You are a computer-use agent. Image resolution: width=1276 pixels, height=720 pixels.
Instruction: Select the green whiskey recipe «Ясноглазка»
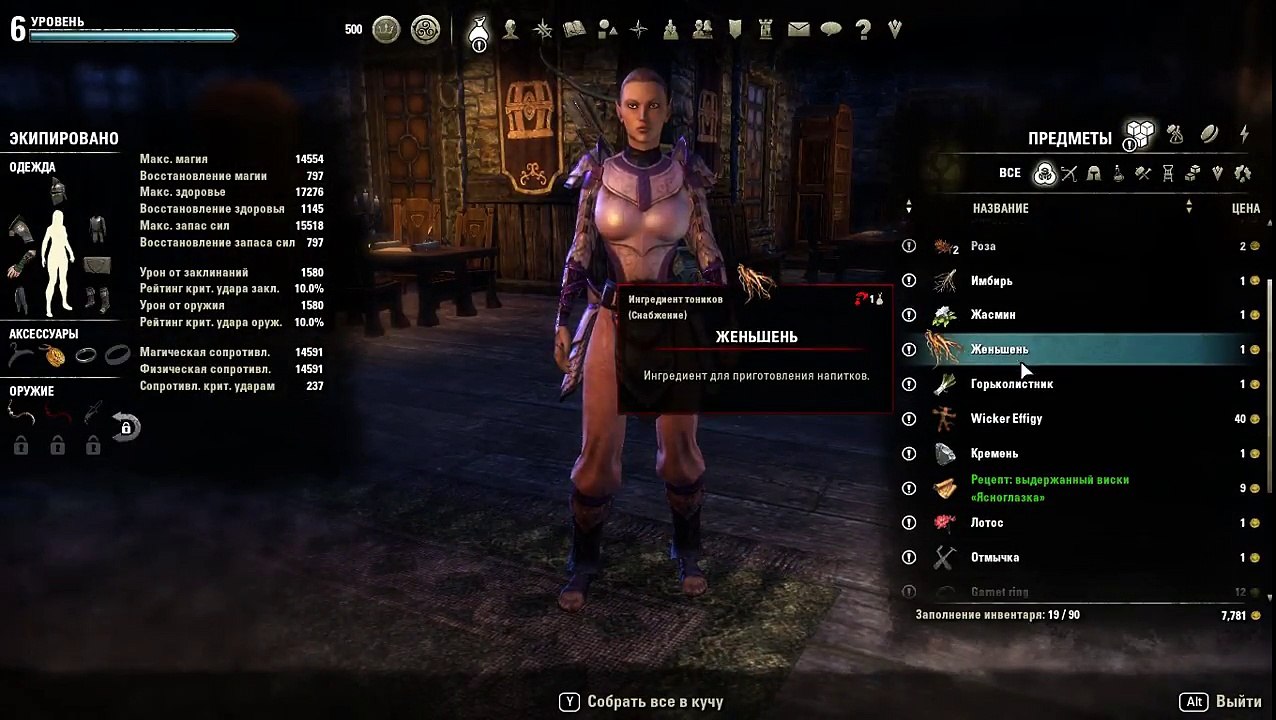click(1050, 488)
